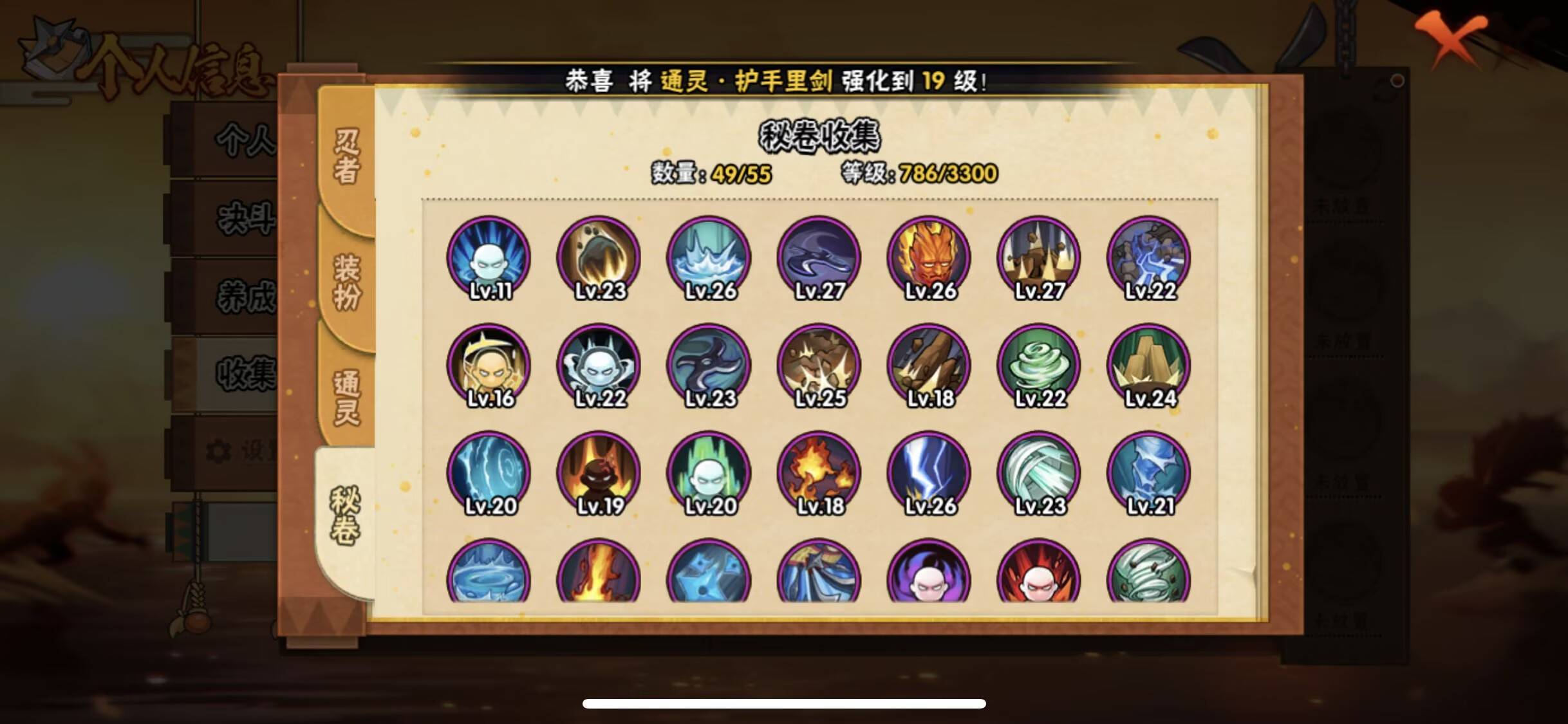Open the Lv.26 lightning bolt scroll
This screenshot has height=724, width=1568.
pos(929,472)
